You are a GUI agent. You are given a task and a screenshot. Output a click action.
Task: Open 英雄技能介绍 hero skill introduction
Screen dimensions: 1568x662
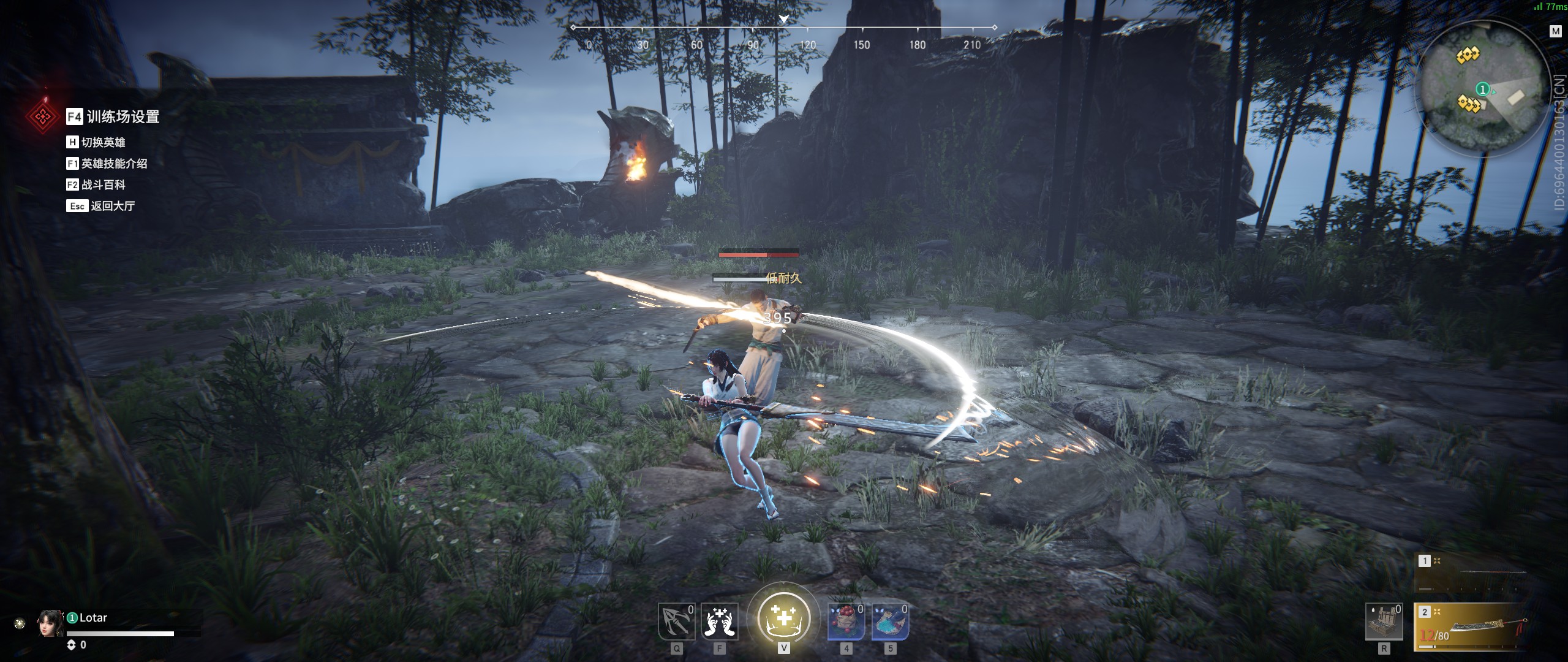pos(114,164)
